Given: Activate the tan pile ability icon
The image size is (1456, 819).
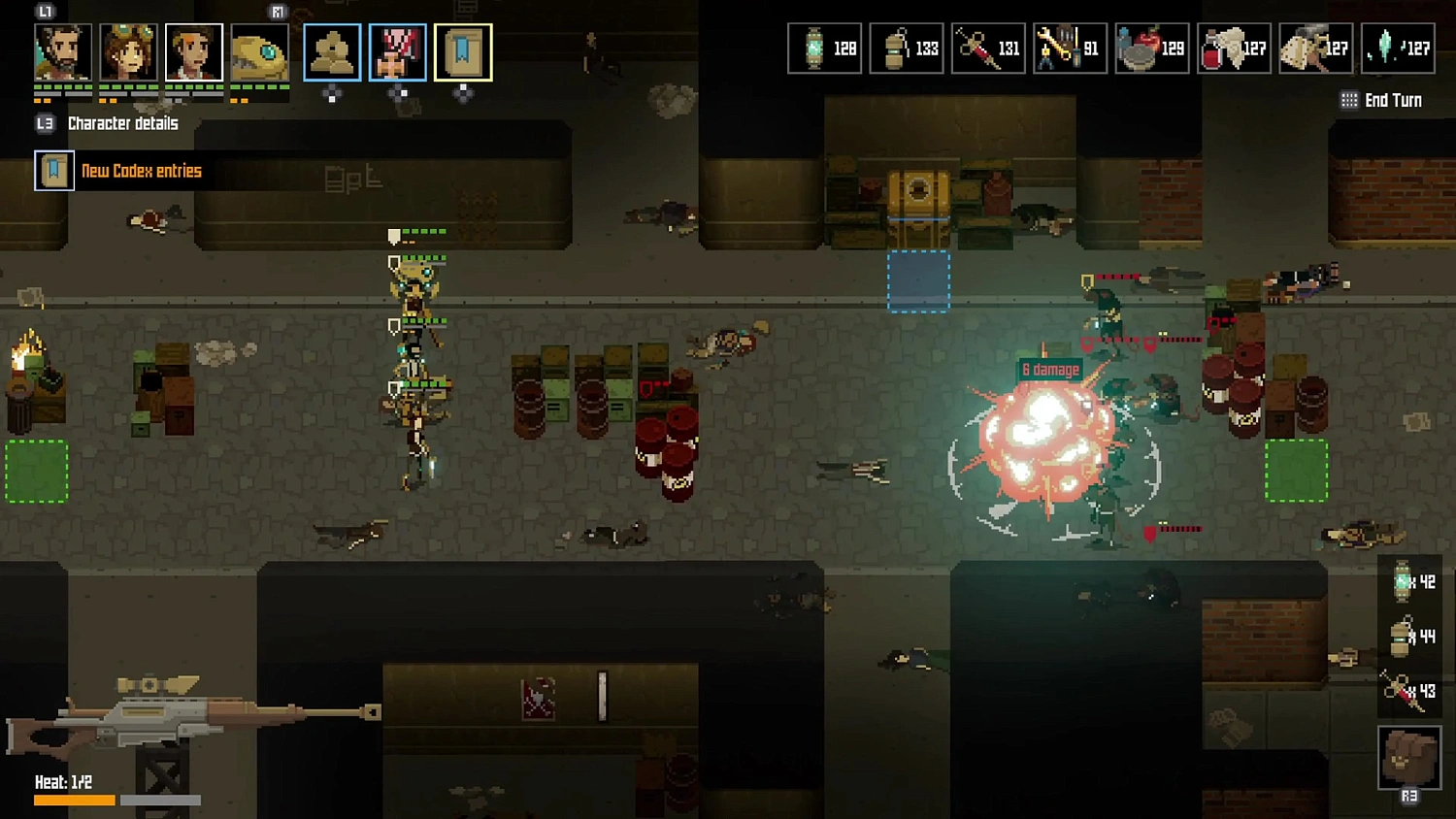Looking at the screenshot, I should click(x=332, y=52).
